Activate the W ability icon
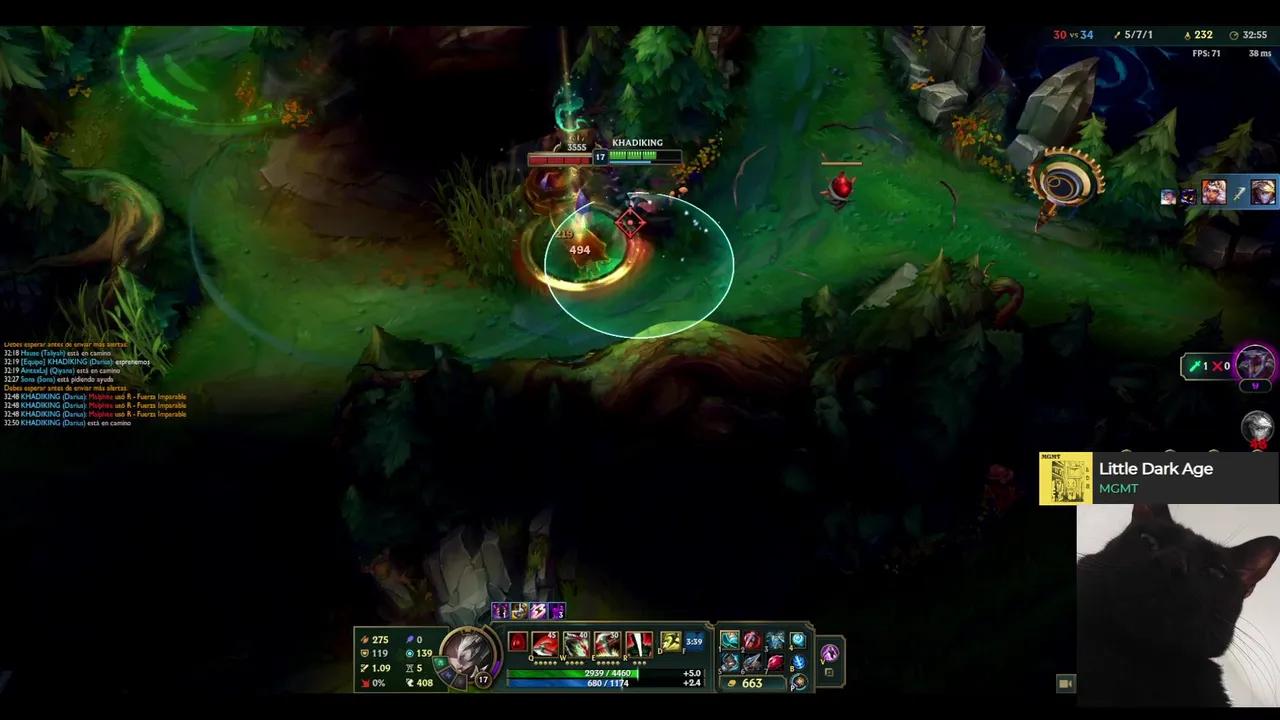1280x720 pixels. coord(574,643)
